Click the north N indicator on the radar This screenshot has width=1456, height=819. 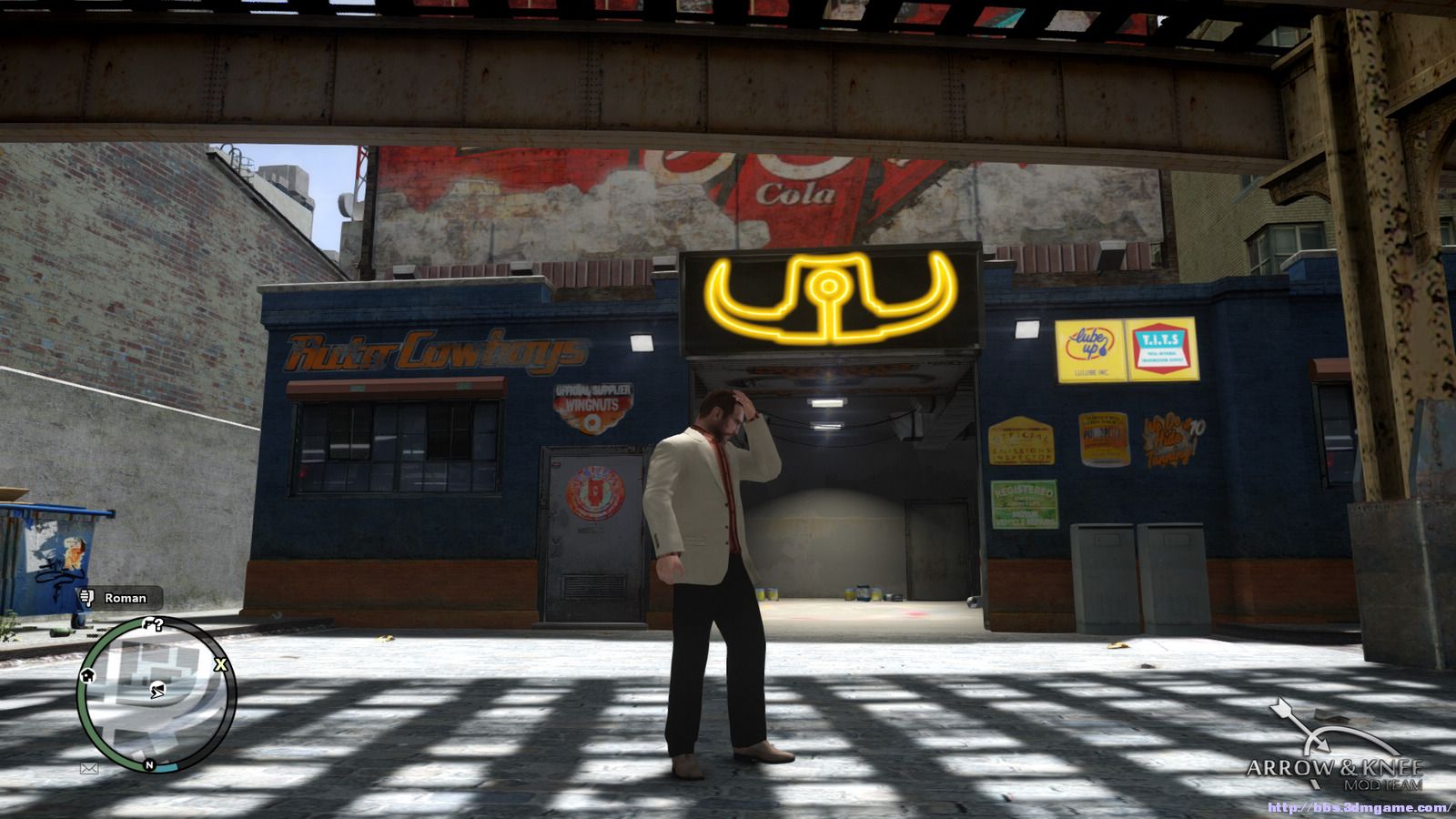[149, 765]
